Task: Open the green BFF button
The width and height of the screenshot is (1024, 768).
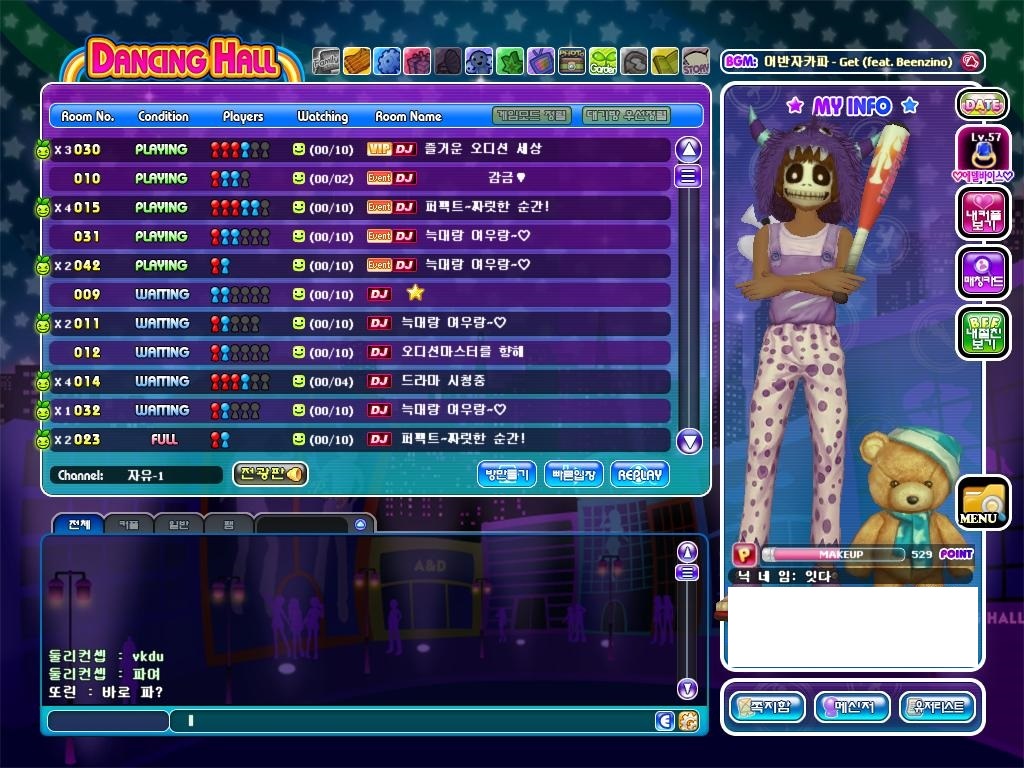Action: click(x=982, y=332)
